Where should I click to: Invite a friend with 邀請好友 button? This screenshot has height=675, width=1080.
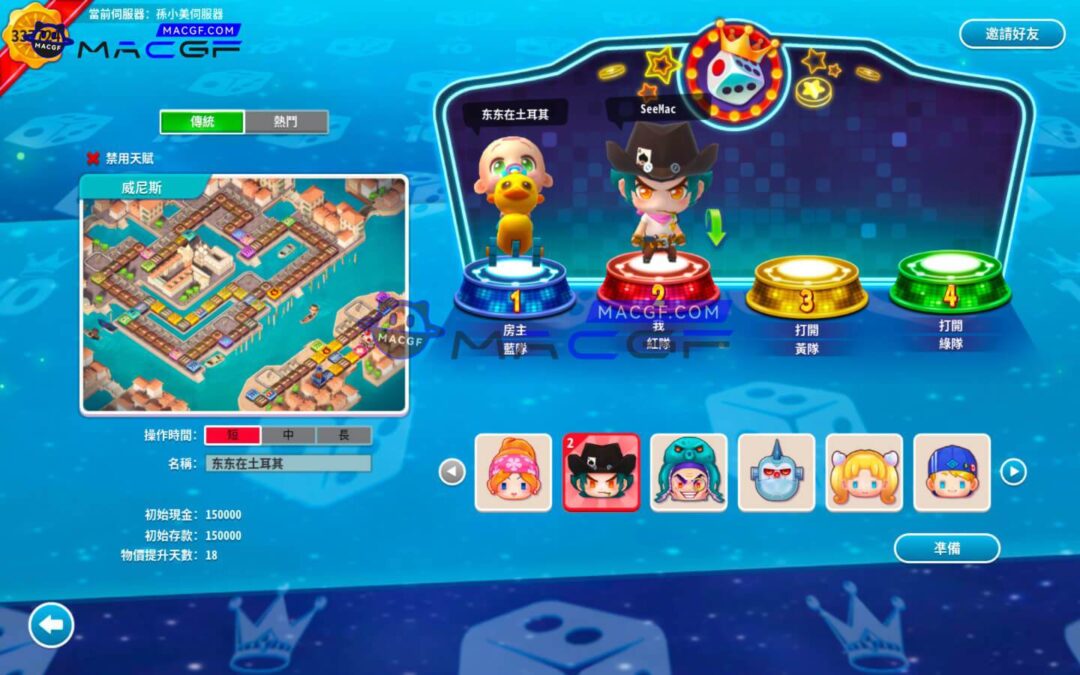(x=1012, y=34)
